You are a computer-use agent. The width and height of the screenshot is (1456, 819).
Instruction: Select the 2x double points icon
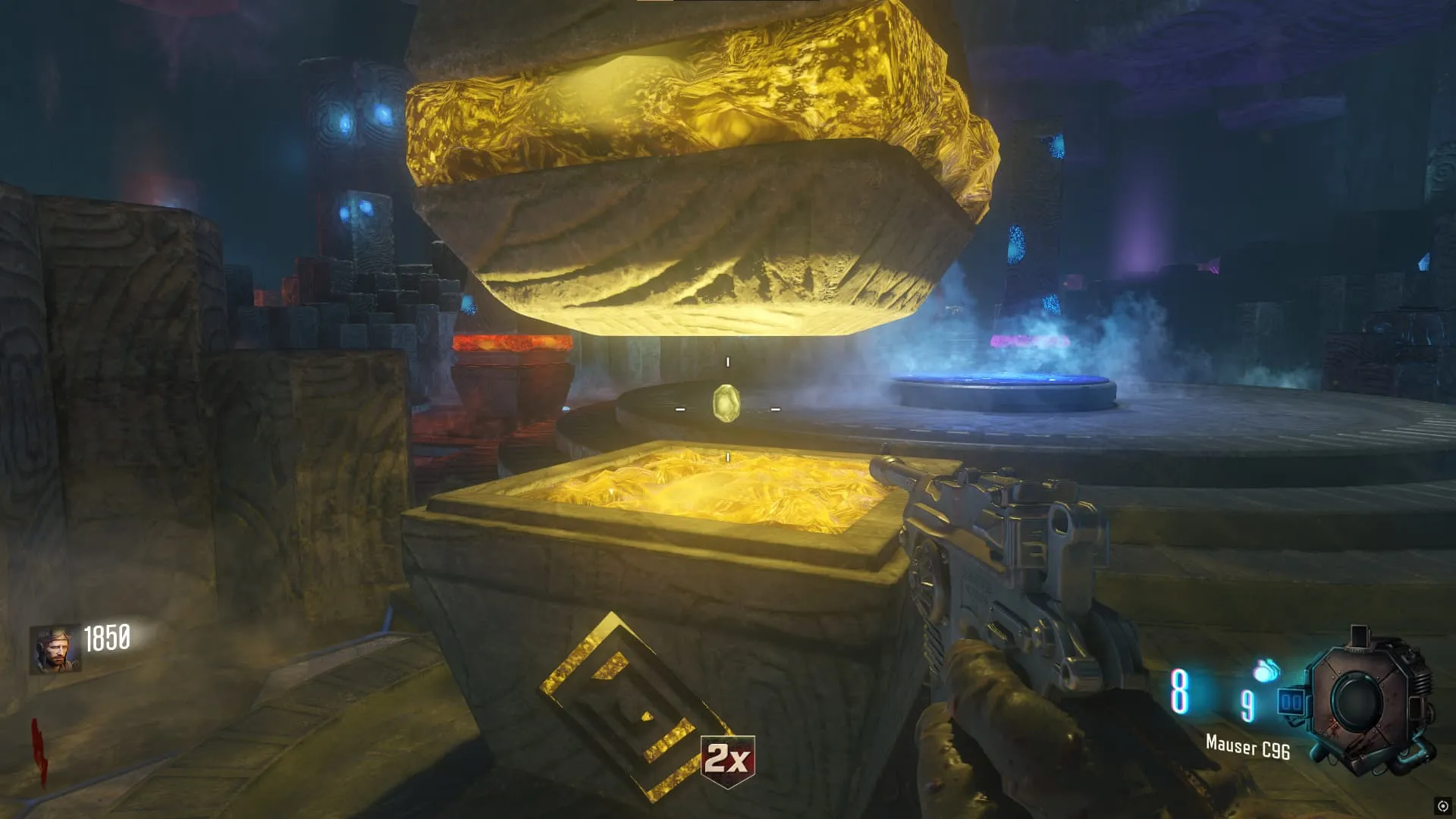point(727,760)
